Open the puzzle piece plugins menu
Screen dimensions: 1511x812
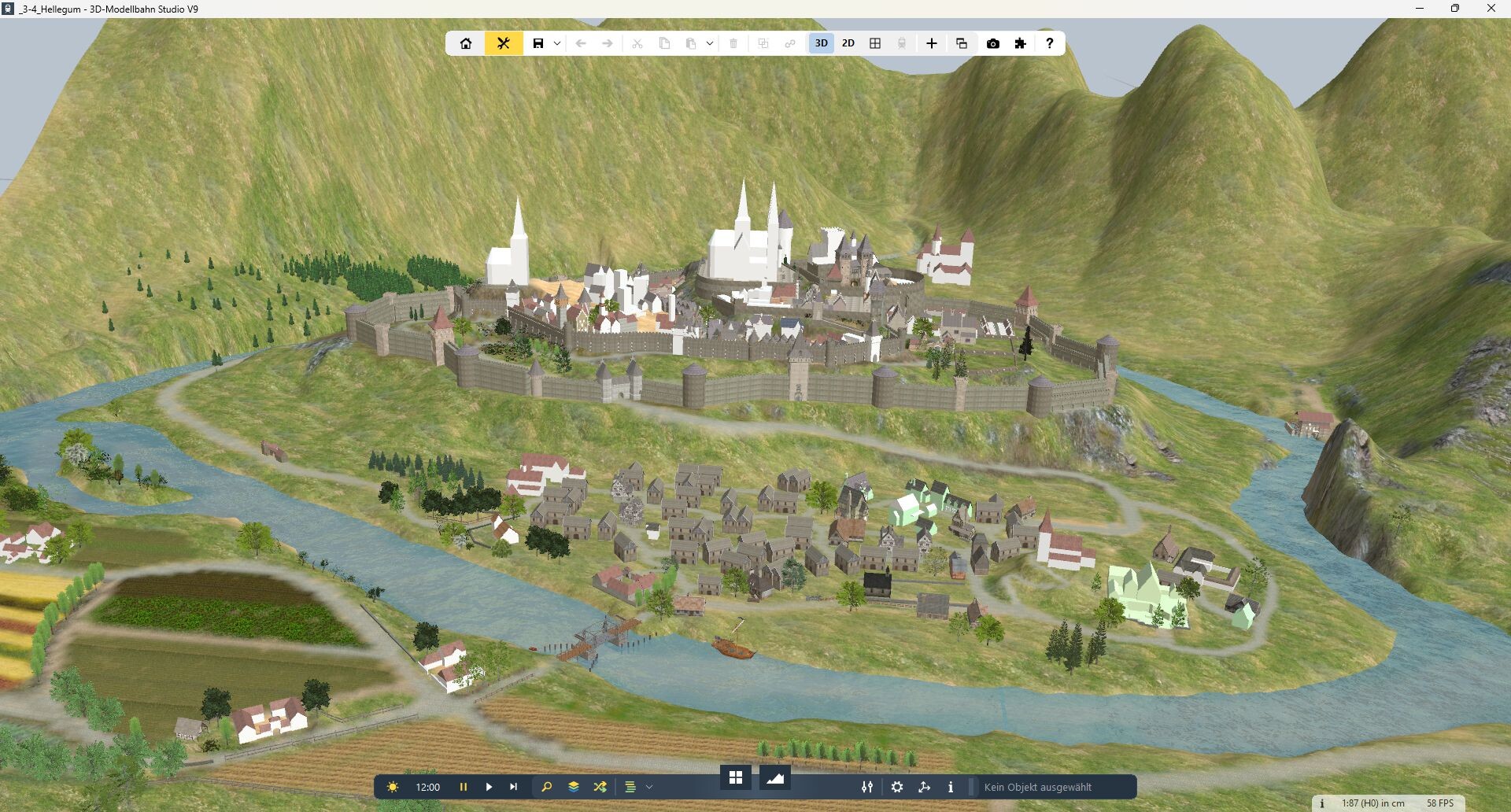coord(1021,43)
